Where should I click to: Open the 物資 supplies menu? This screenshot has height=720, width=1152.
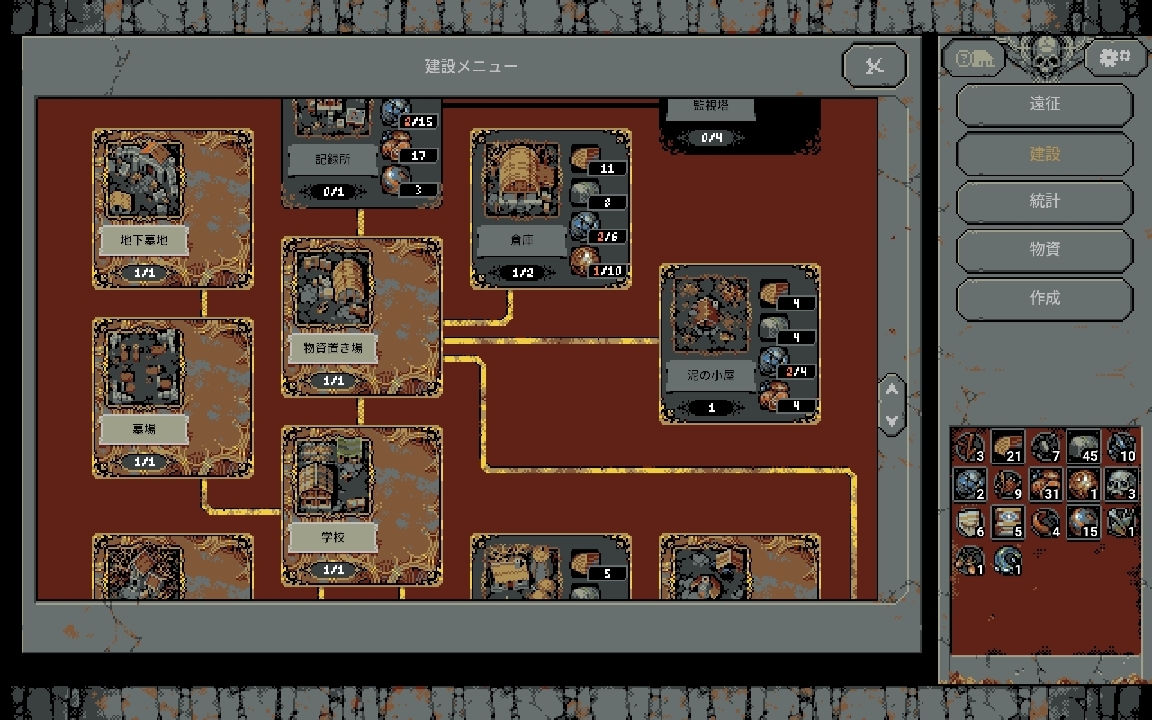1044,249
